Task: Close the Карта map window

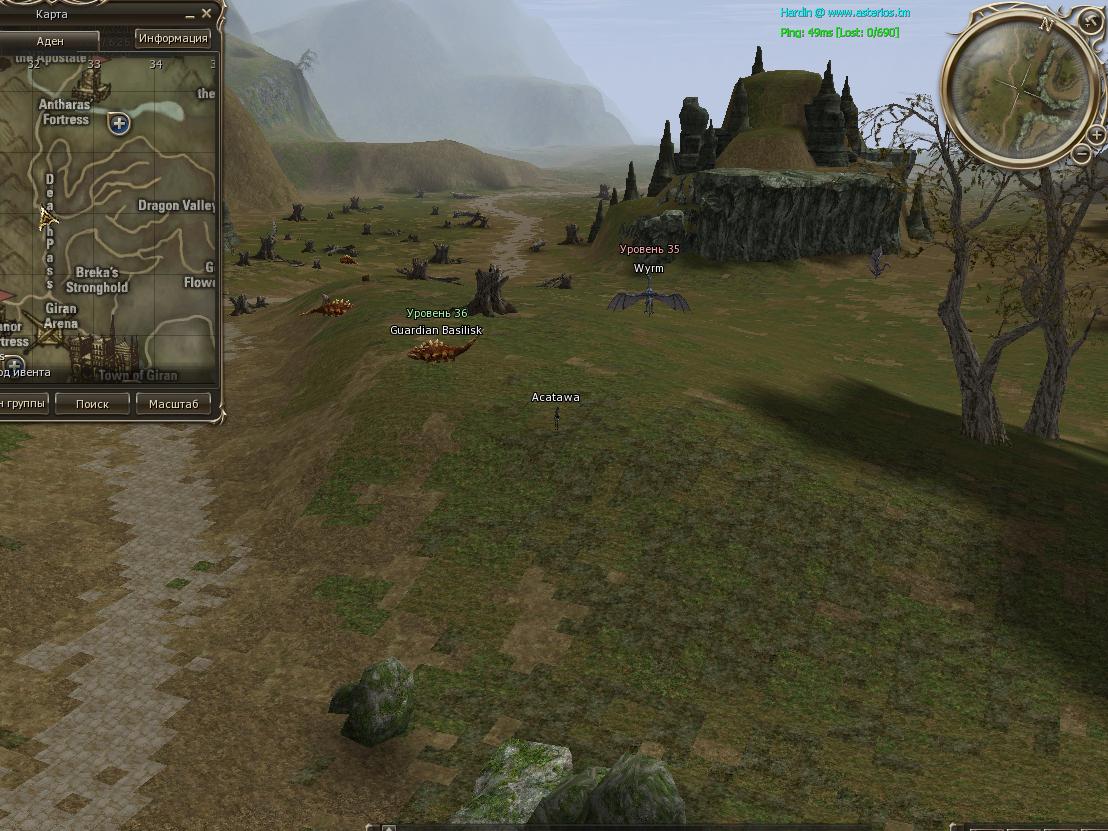Action: tap(206, 13)
